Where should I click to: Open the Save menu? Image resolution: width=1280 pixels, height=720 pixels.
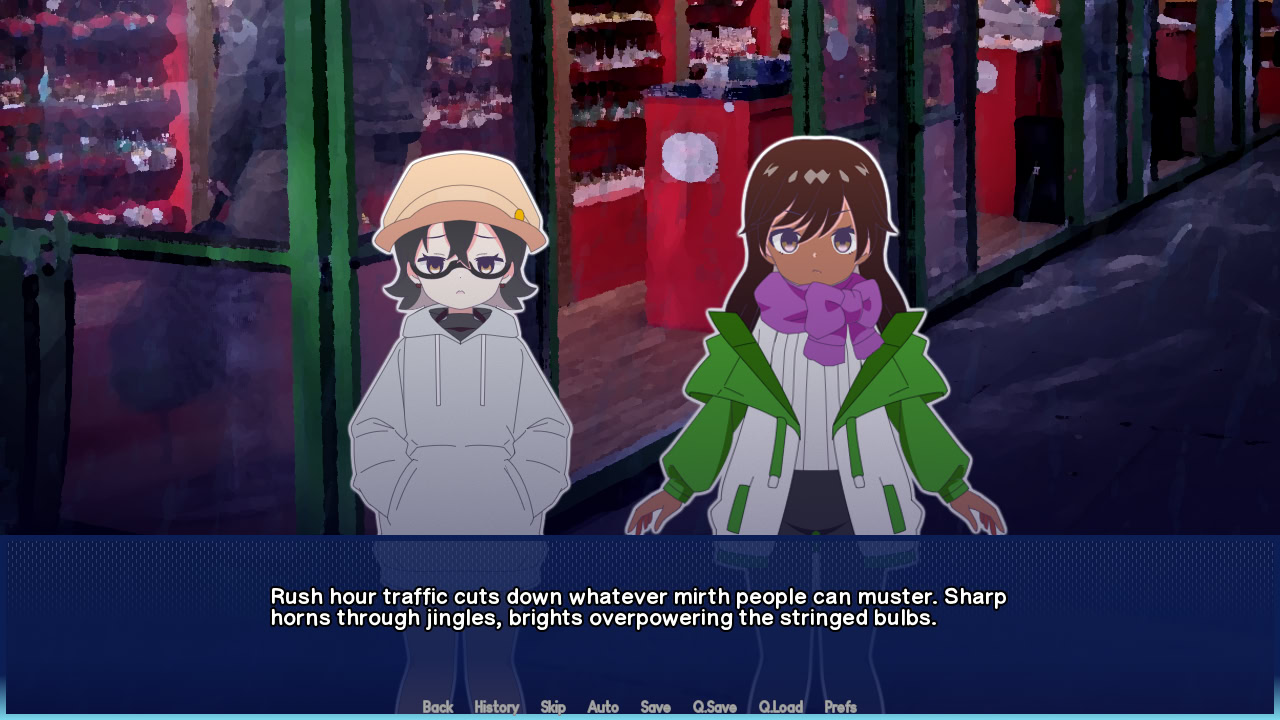click(x=655, y=707)
